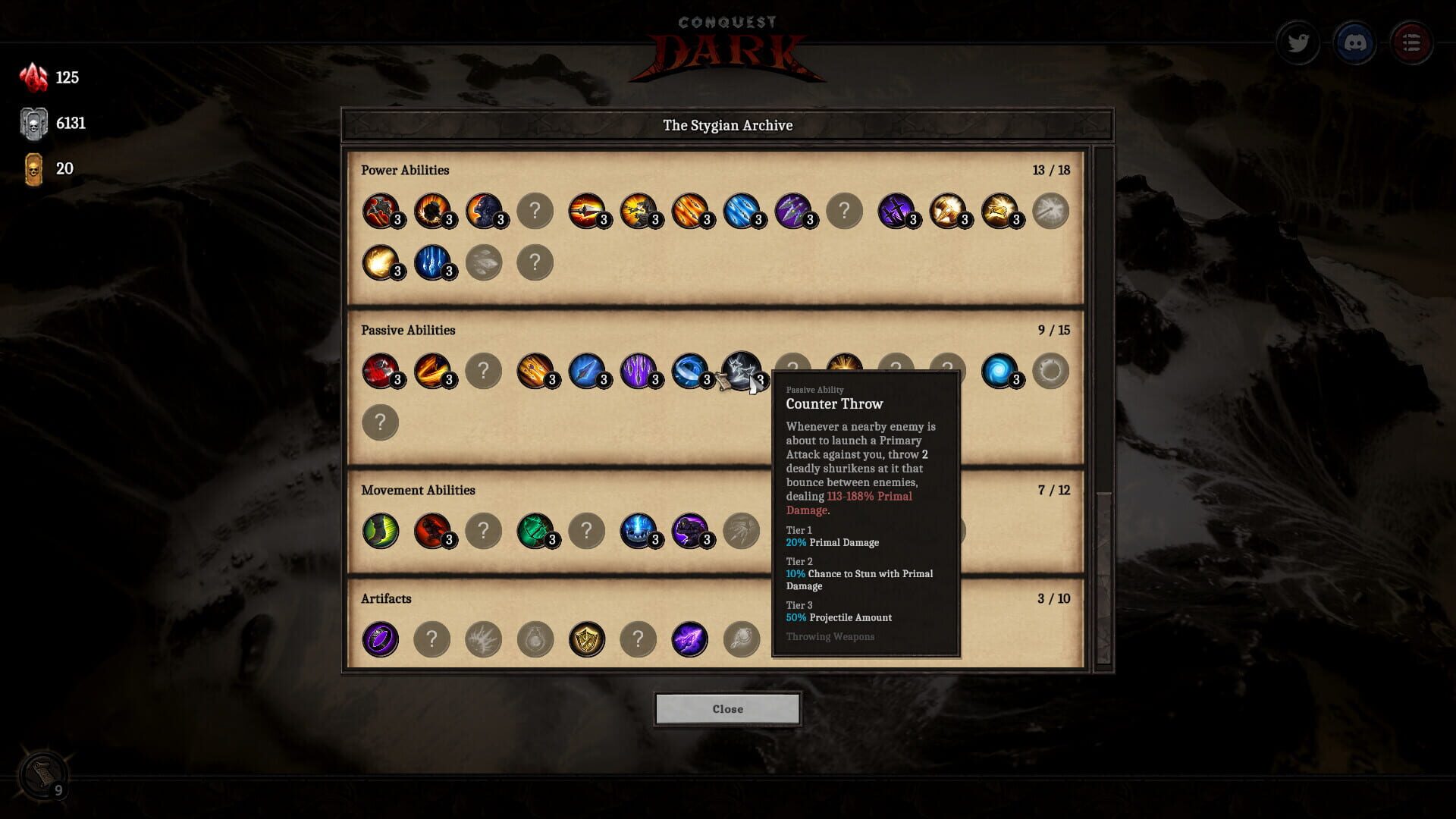The height and width of the screenshot is (819, 1456).
Task: Click a locked question mark artifact slot
Action: [x=433, y=639]
